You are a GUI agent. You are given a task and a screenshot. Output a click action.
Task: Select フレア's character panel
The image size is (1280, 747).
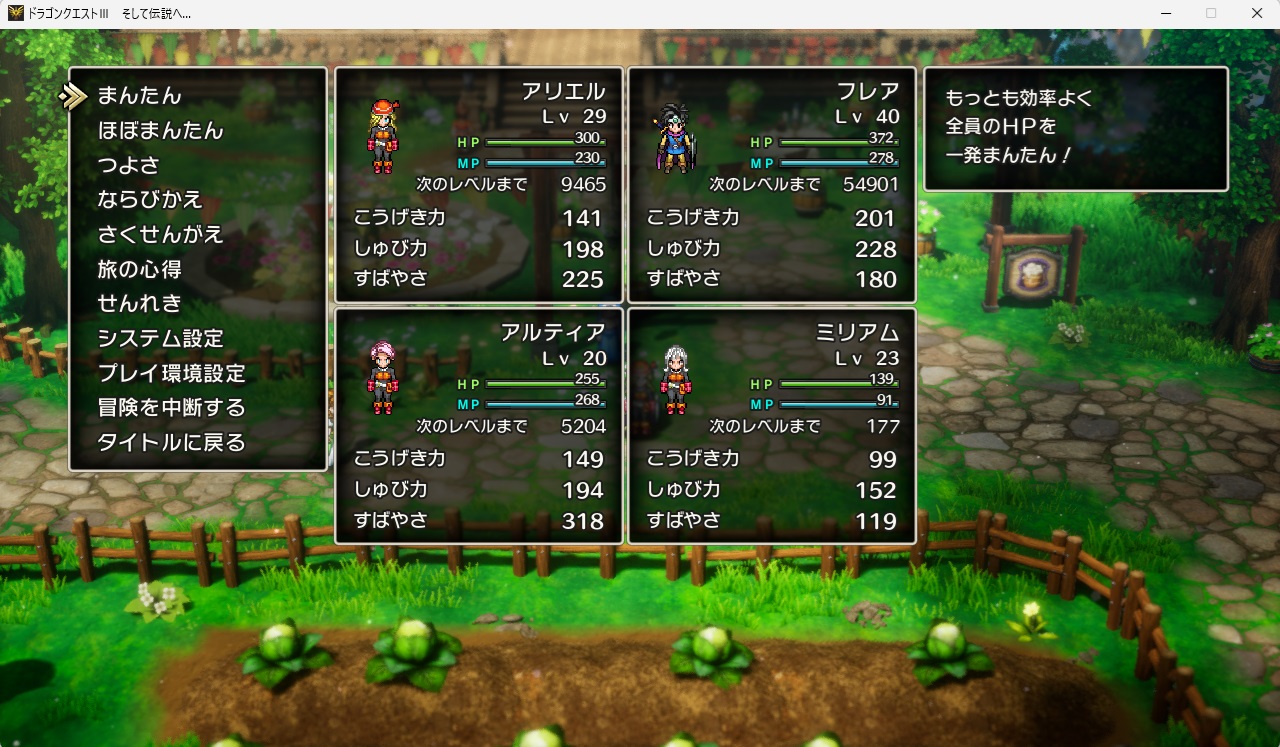coord(772,185)
